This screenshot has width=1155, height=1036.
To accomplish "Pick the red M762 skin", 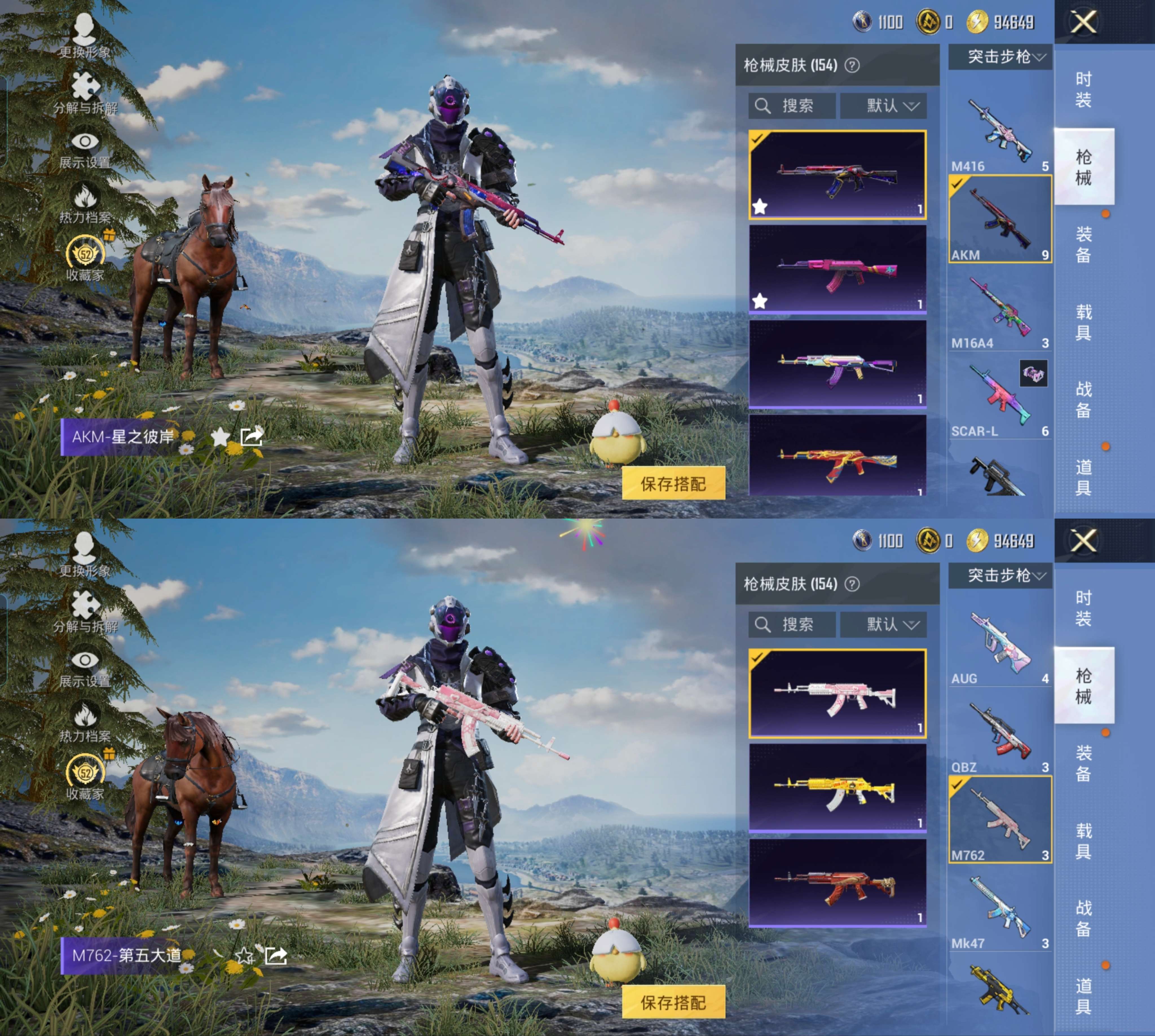I will point(837,883).
